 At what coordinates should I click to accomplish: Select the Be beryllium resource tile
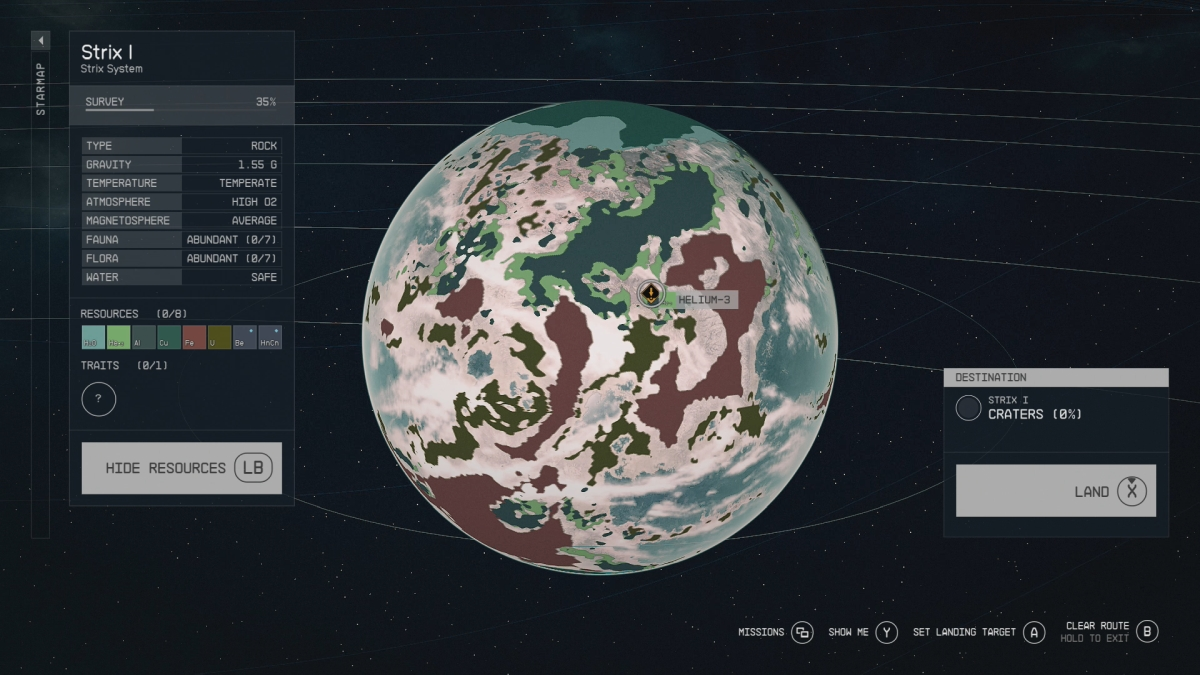click(x=244, y=337)
